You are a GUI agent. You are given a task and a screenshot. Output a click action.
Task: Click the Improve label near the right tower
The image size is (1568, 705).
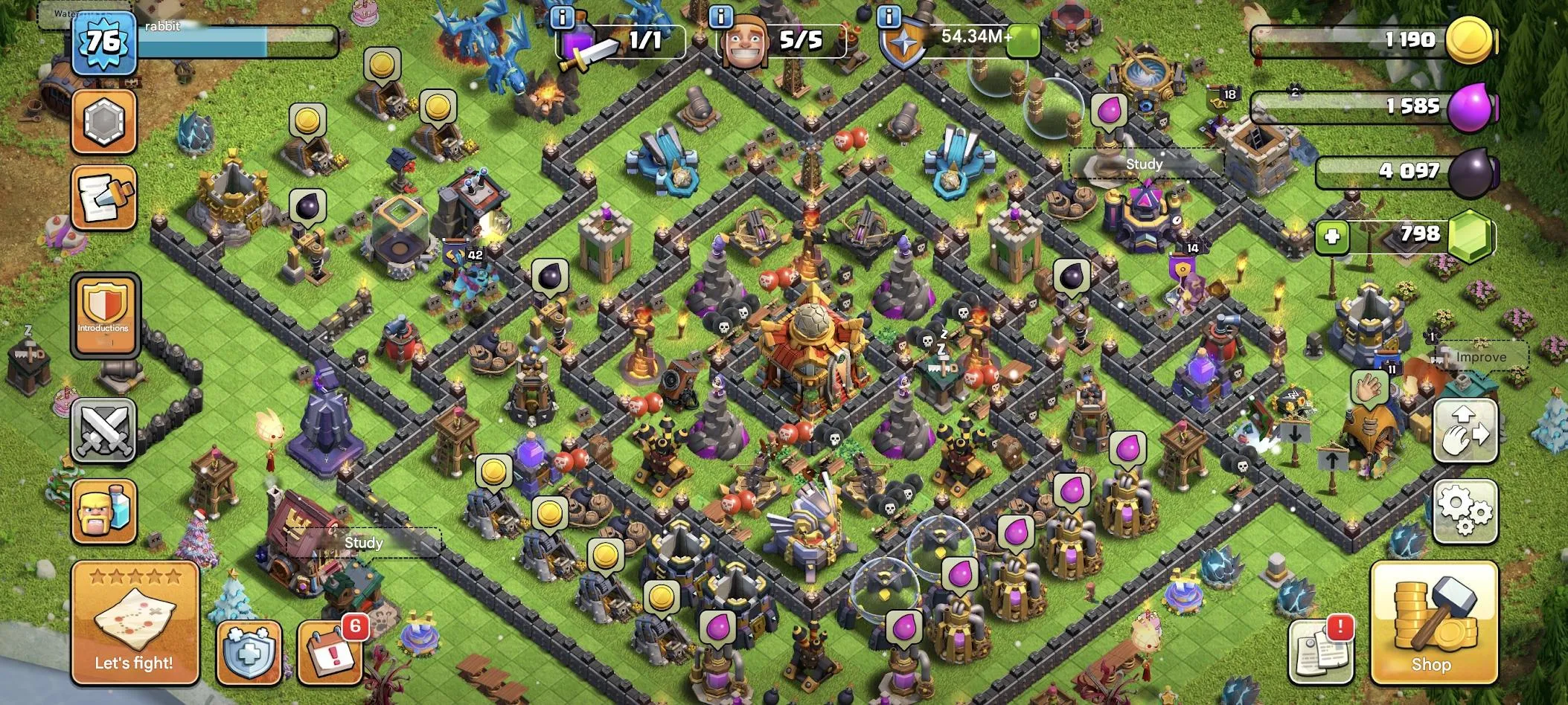click(x=1480, y=357)
